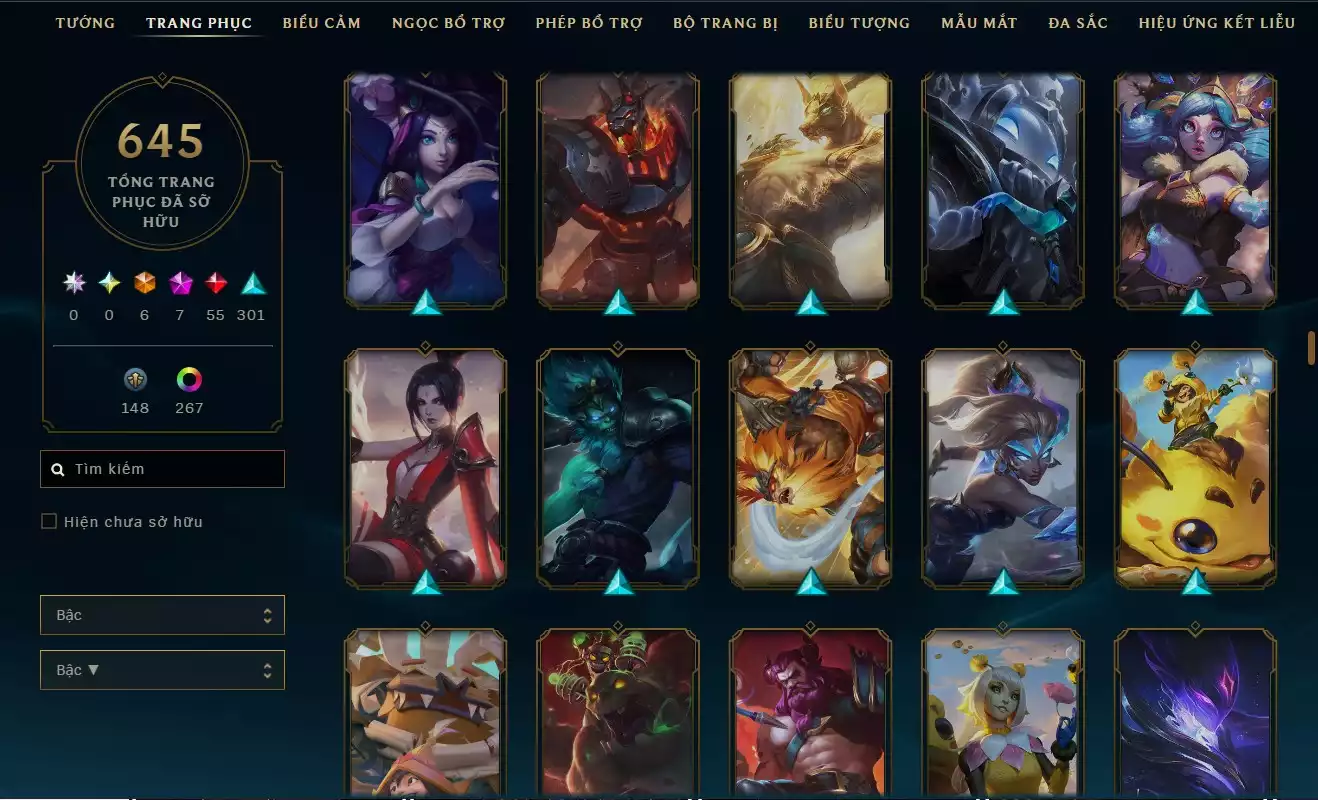Click the ward skin shield icon above 148
This screenshot has width=1318, height=800.
pyautogui.click(x=135, y=380)
